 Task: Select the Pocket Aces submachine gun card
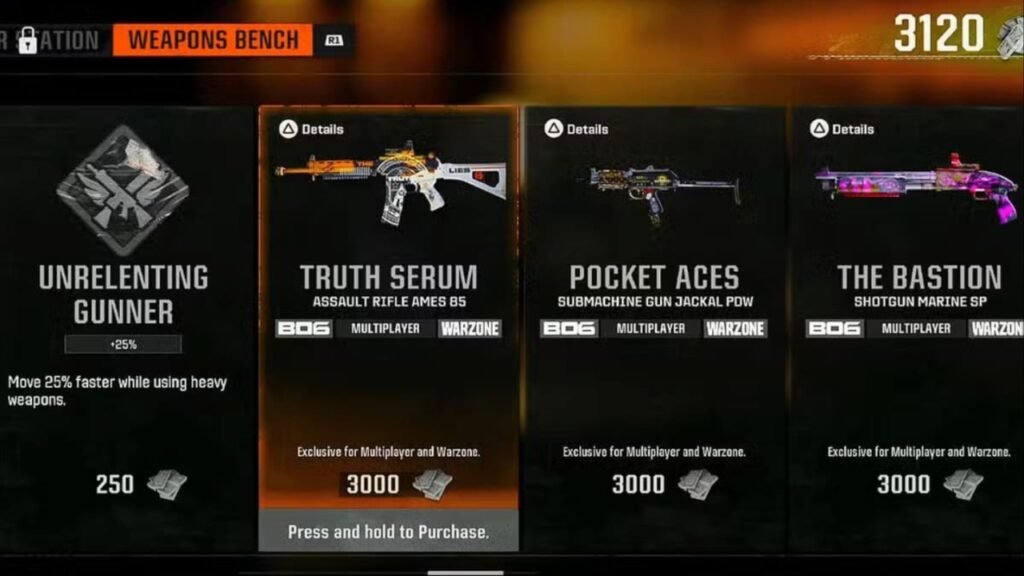click(x=654, y=290)
